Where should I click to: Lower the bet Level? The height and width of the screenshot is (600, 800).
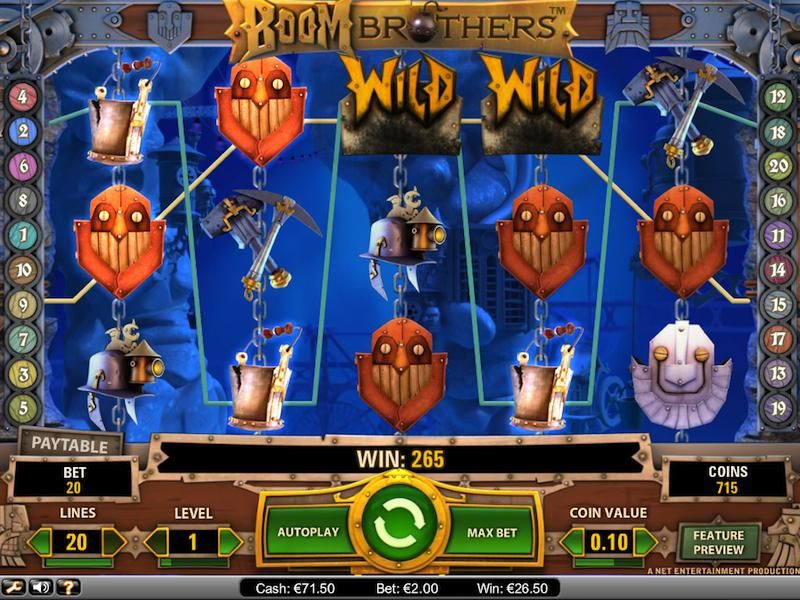tap(157, 543)
